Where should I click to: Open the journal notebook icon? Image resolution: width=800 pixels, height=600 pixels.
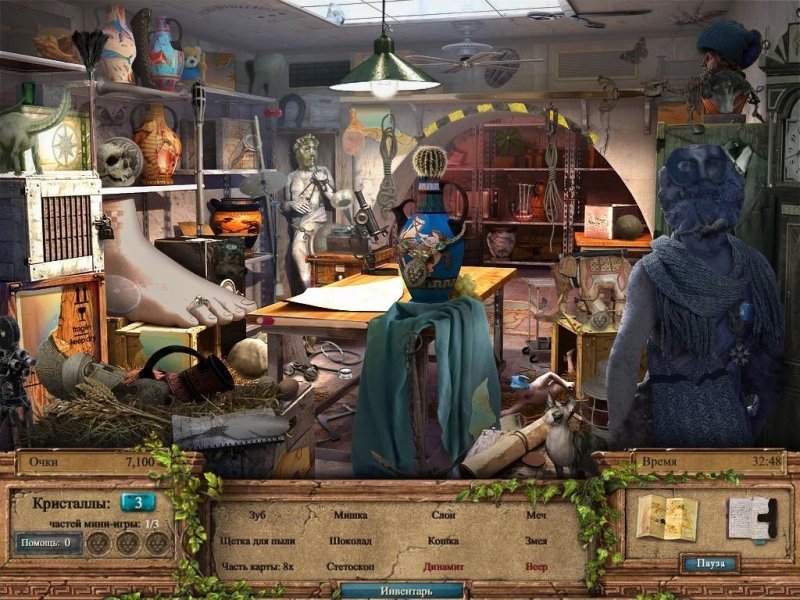[752, 517]
